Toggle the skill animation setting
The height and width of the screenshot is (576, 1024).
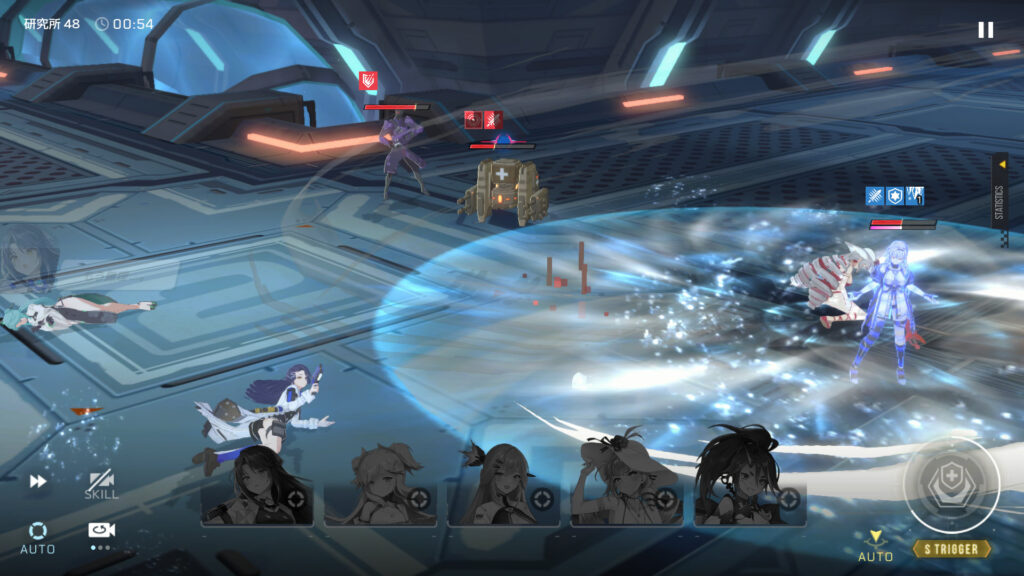(x=101, y=485)
